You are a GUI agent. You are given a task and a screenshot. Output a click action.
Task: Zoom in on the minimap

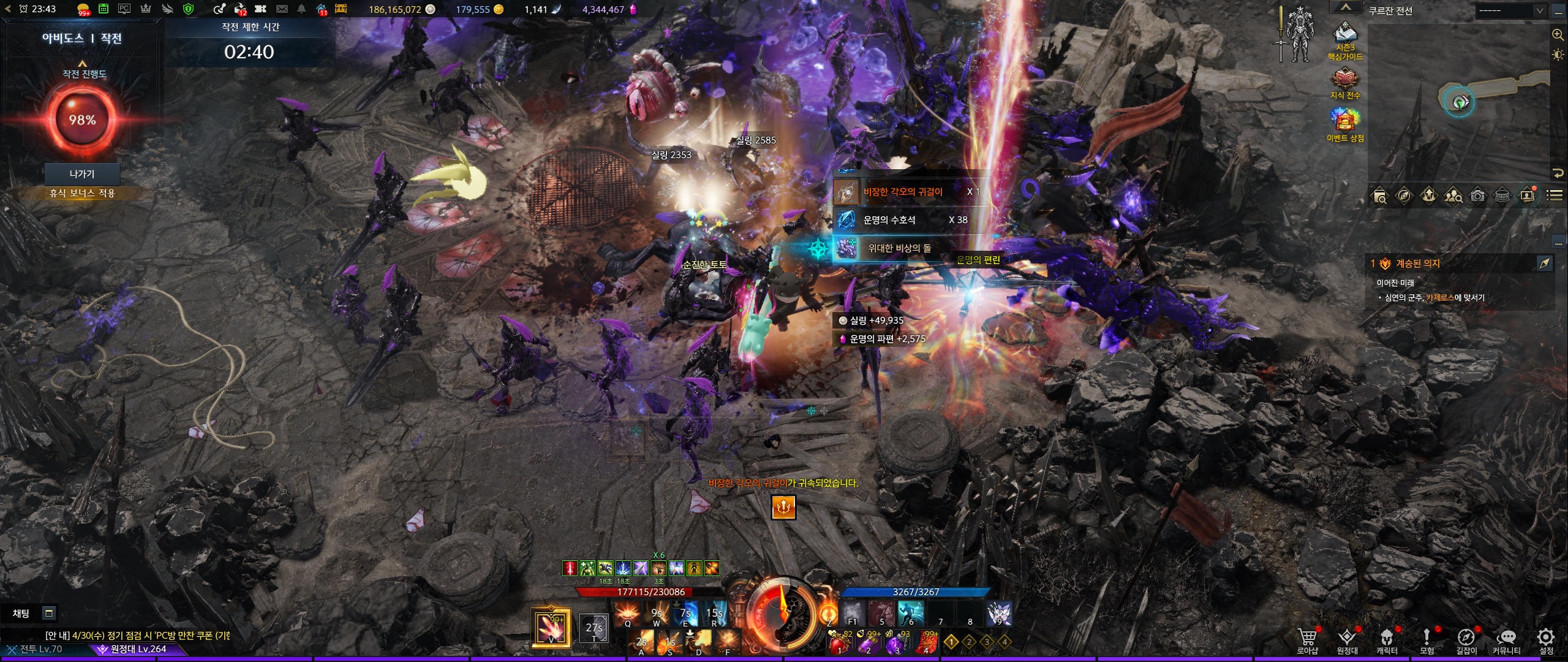pyautogui.click(x=1558, y=35)
